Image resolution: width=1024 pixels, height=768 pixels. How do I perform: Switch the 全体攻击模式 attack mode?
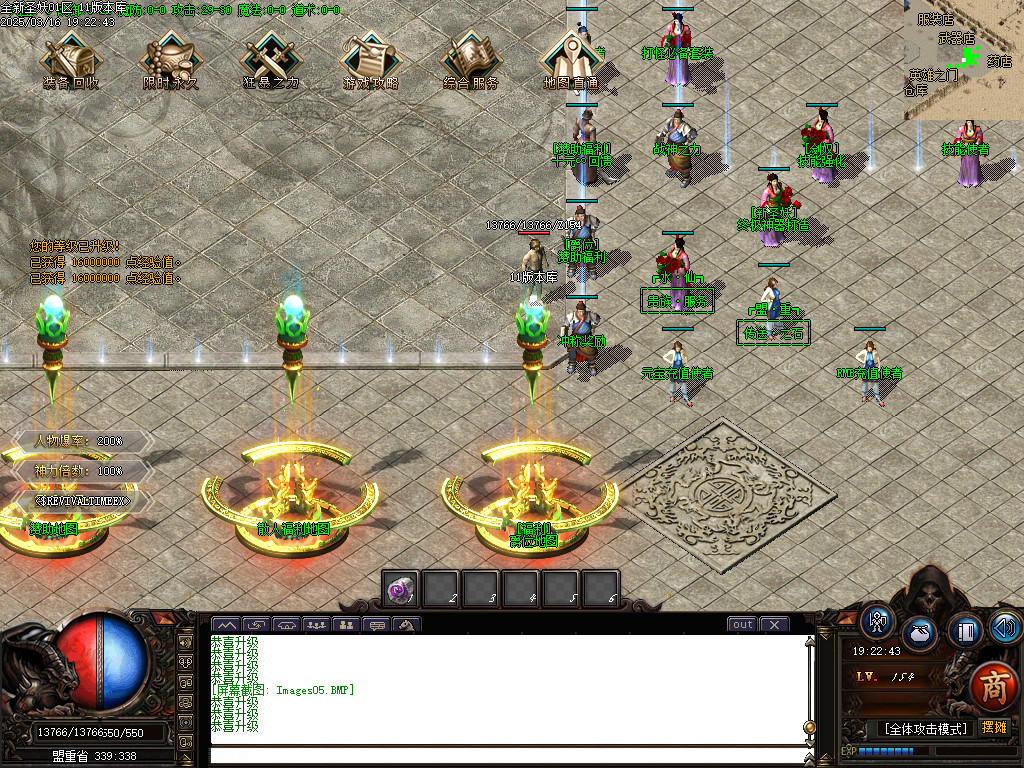(925, 729)
